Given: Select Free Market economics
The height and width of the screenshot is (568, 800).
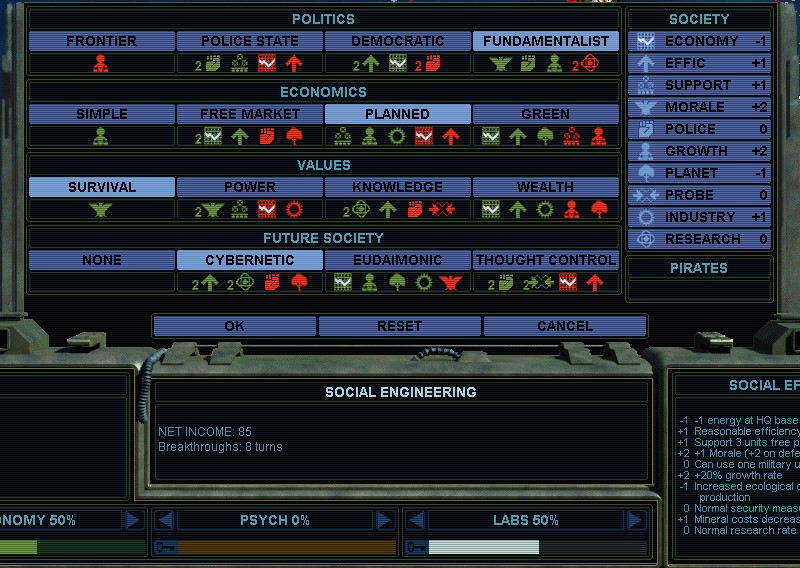Looking at the screenshot, I should (x=250, y=114).
